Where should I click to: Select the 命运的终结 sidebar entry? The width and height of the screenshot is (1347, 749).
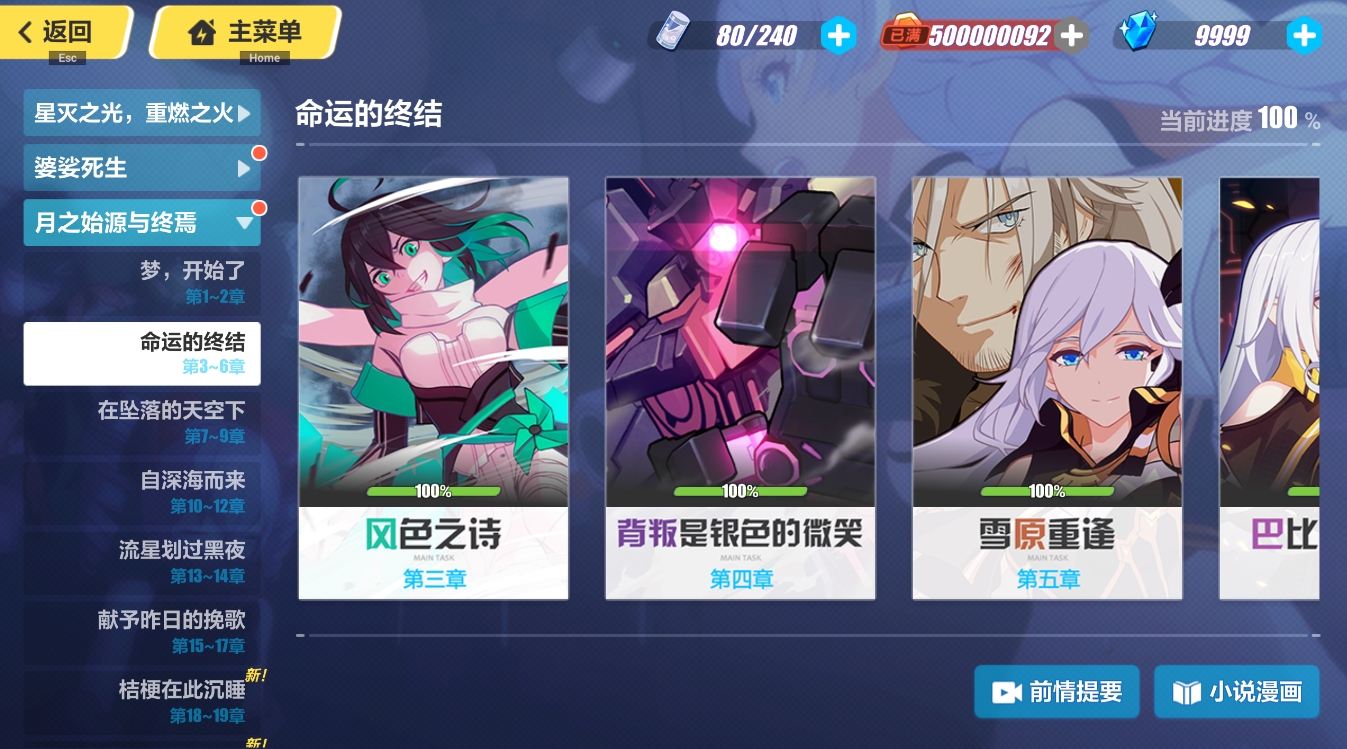point(142,353)
